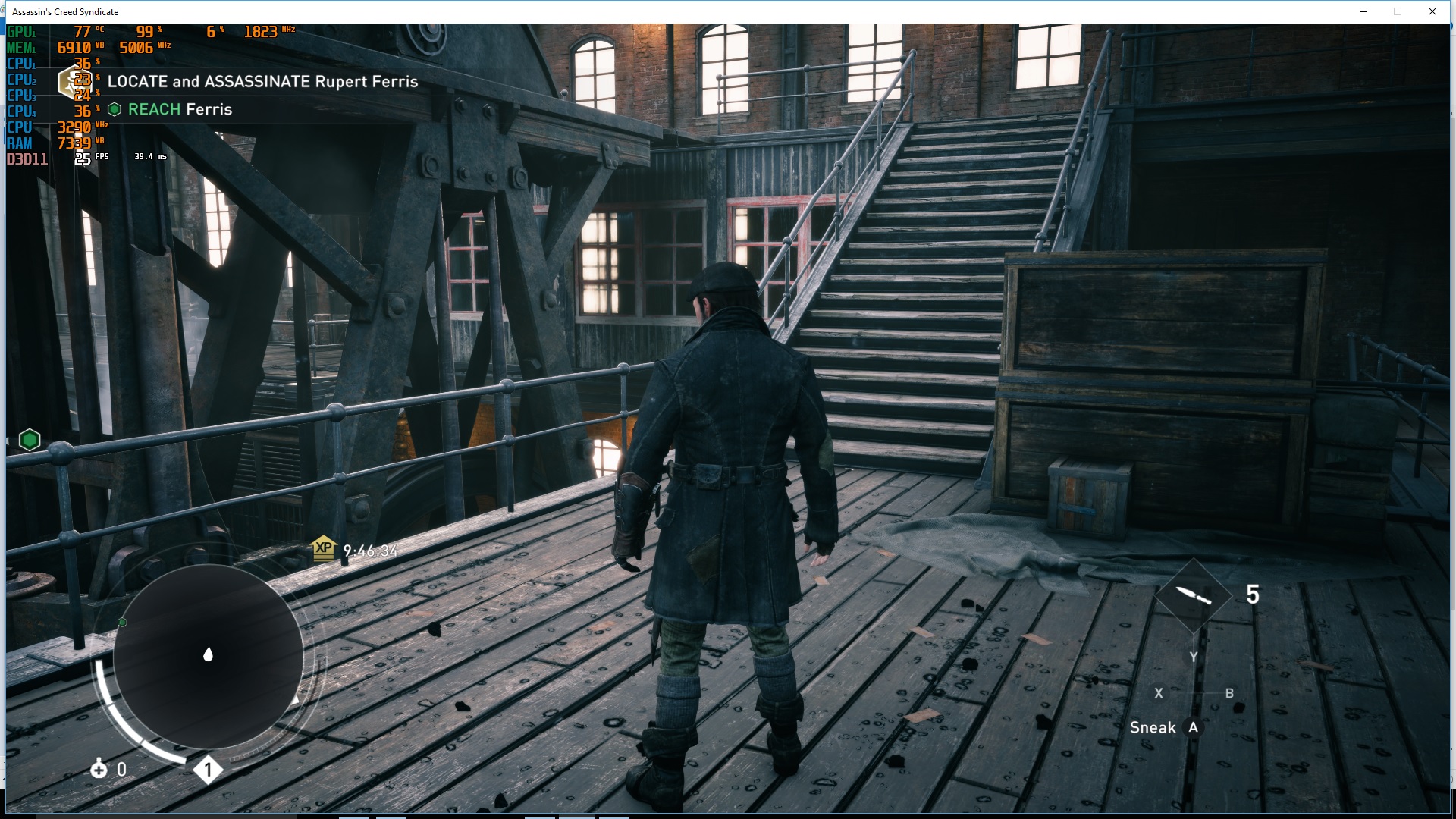Select the throwing knife tool slot

tap(1193, 595)
